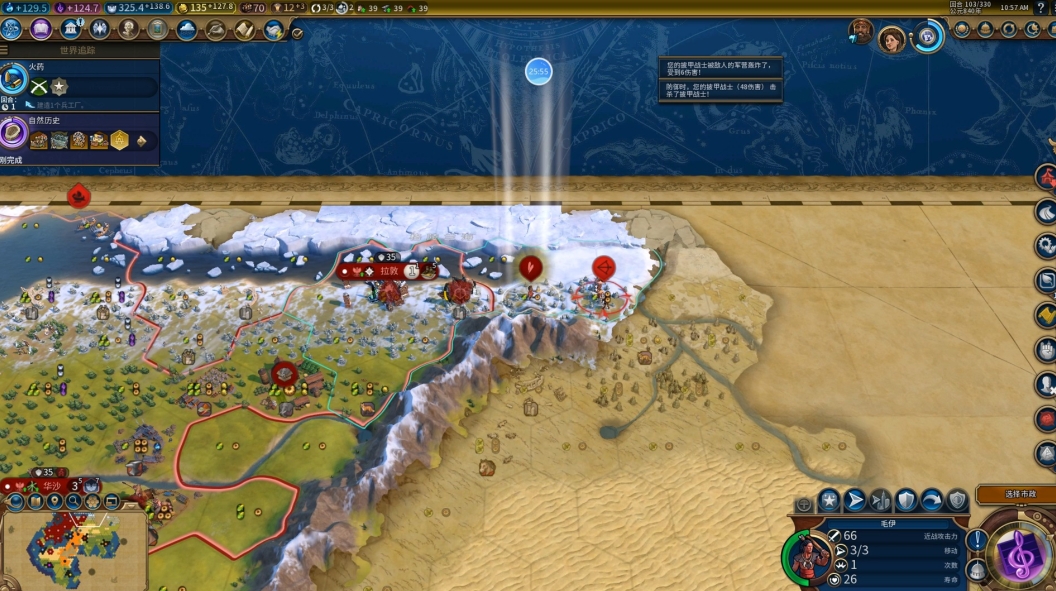Open the climate cloud panel
This screenshot has width=1056, height=591.
186,29
